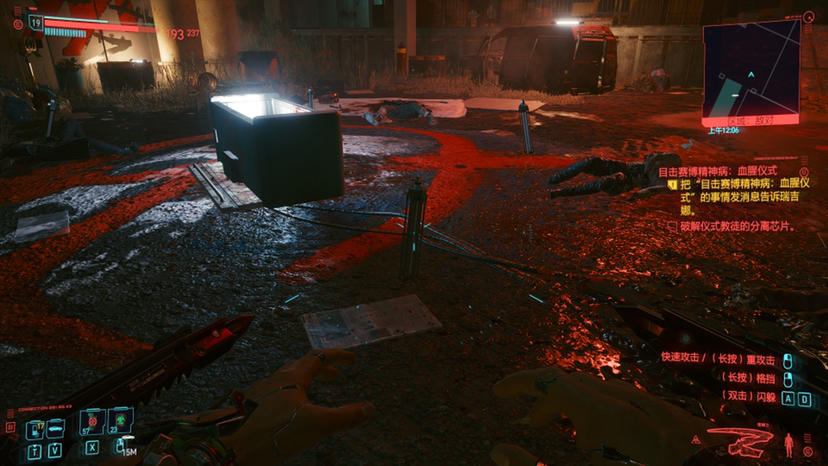Select the 血腥仪式 quest title in tracker
The image size is (828, 466).
click(x=717, y=172)
